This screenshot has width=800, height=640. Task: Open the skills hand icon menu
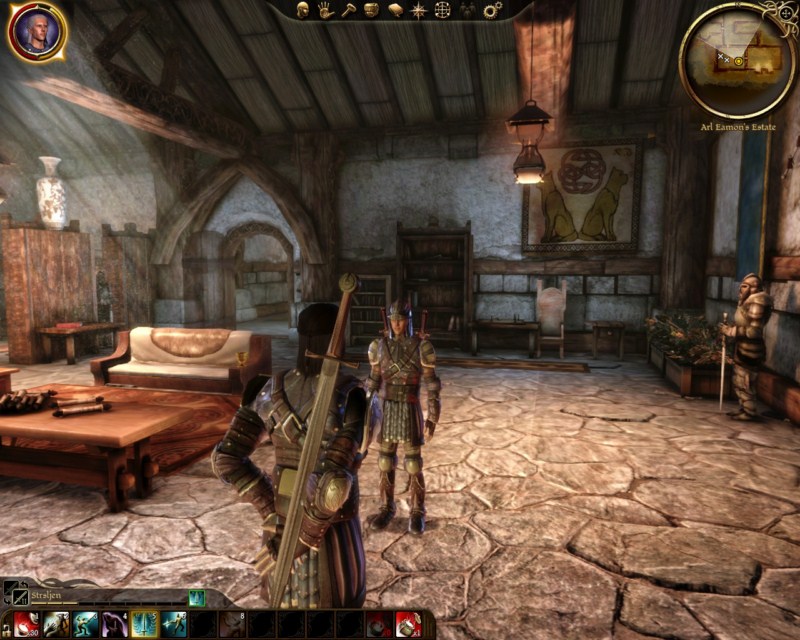[326, 10]
